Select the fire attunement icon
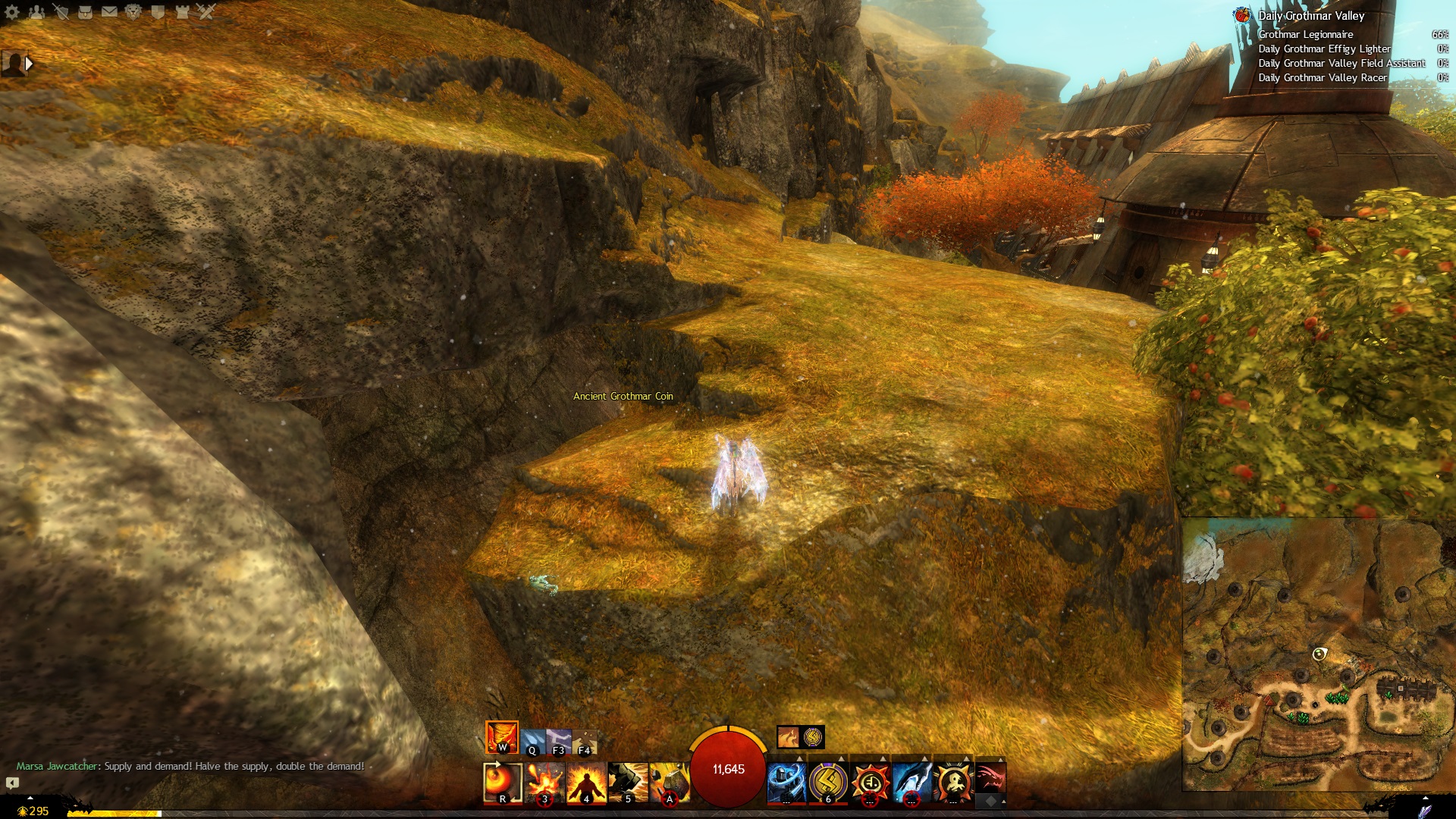This screenshot has height=819, width=1456. [502, 736]
